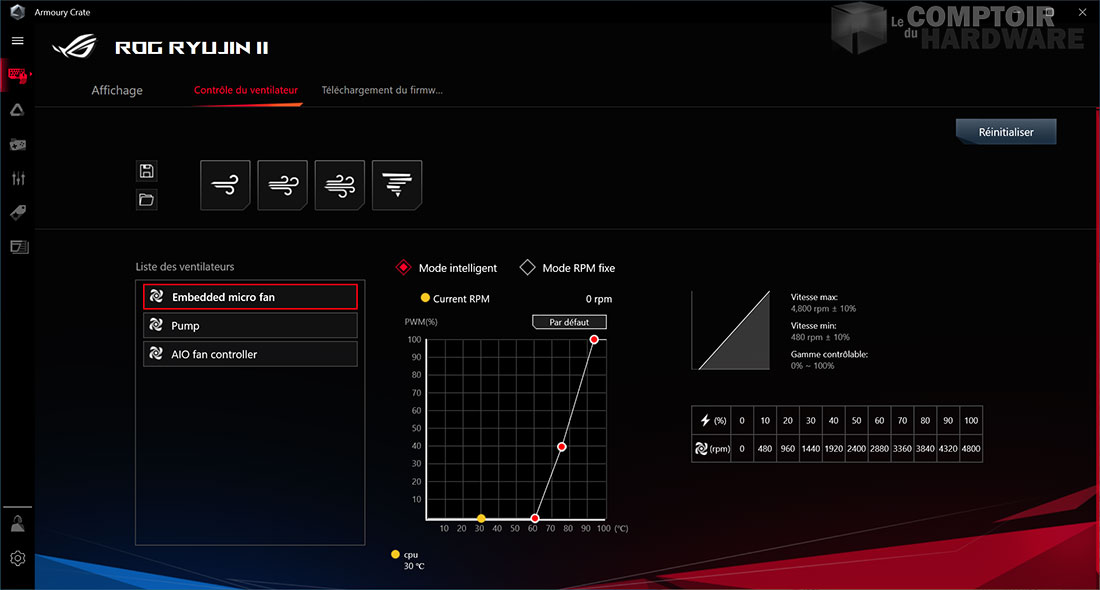Viewport: 1100px width, 590px height.
Task: Select the single wind line fan preset
Action: 225,185
